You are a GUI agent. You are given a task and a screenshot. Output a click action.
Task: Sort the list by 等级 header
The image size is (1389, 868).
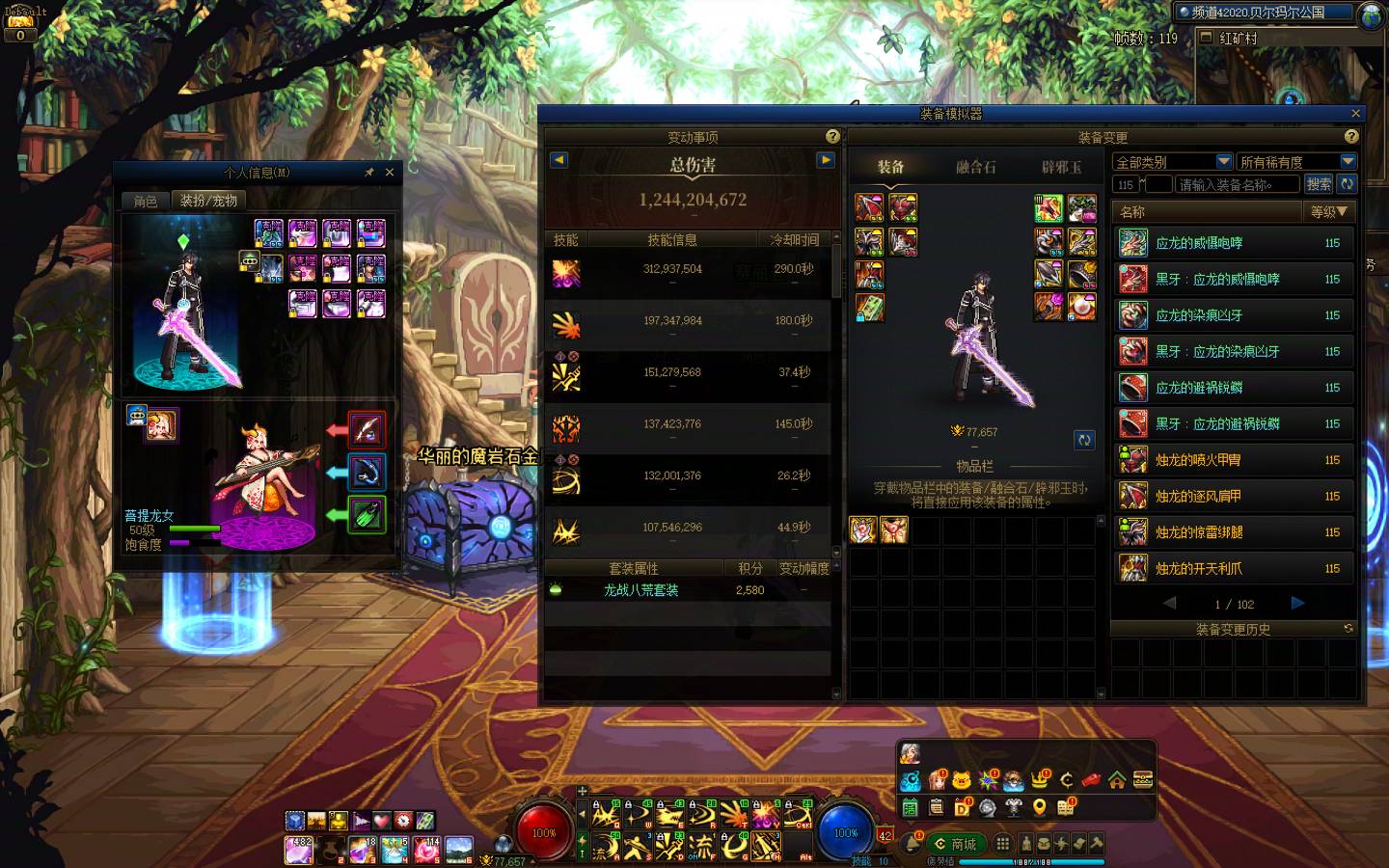pyautogui.click(x=1329, y=211)
